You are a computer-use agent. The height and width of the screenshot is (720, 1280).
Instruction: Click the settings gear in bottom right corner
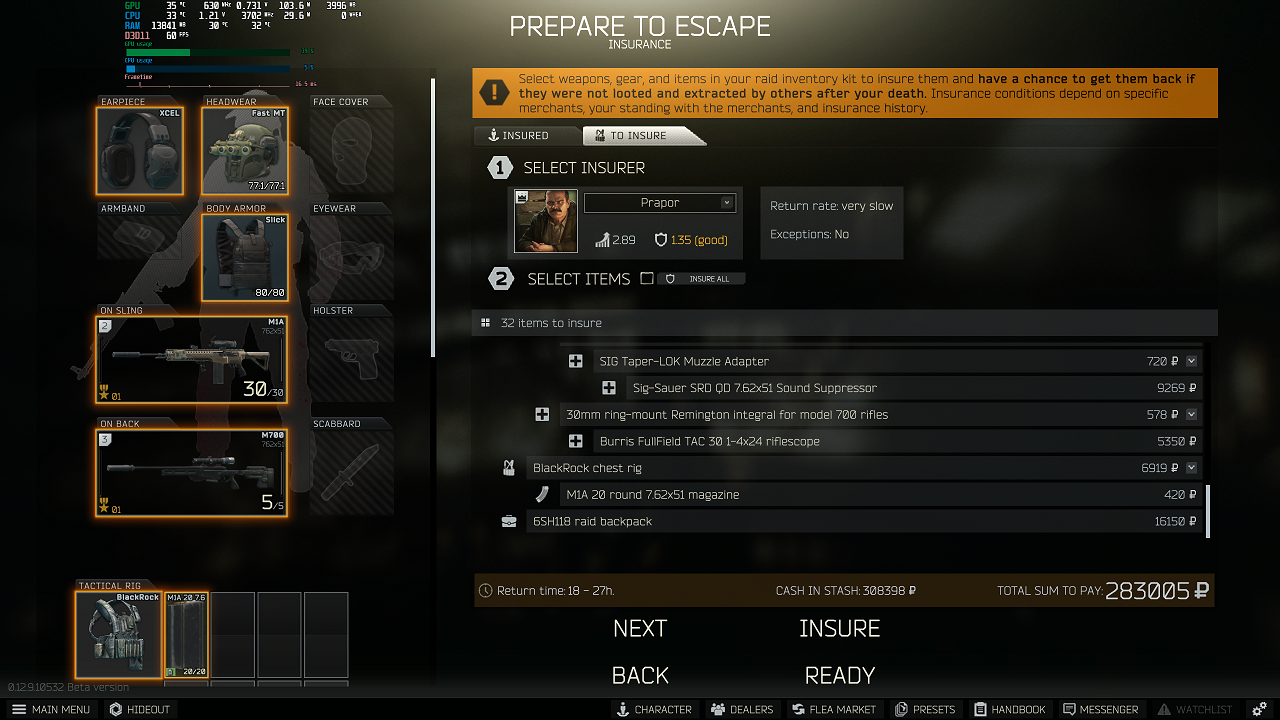[1258, 709]
